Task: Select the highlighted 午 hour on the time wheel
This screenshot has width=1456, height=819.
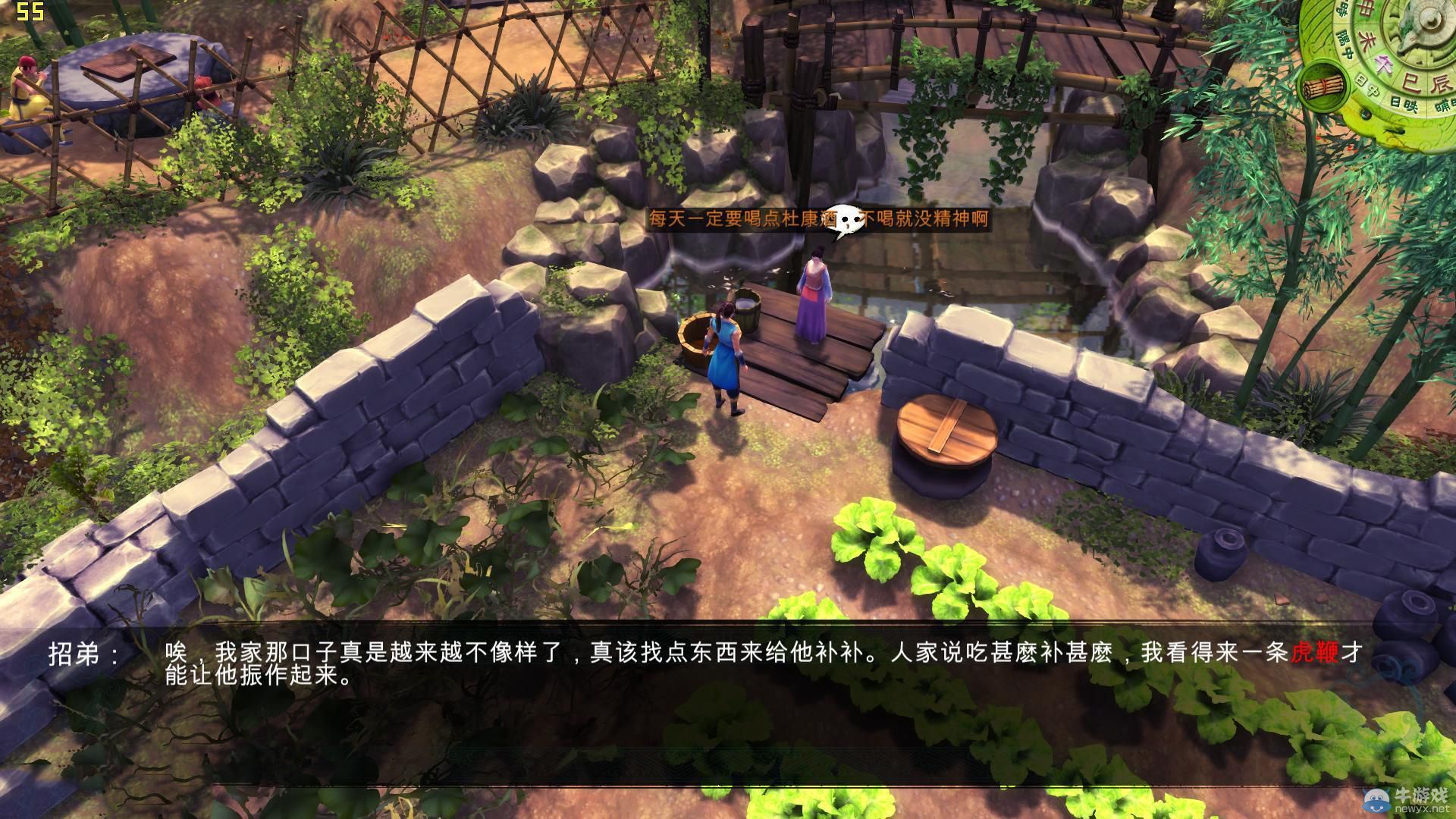Action: click(1384, 64)
